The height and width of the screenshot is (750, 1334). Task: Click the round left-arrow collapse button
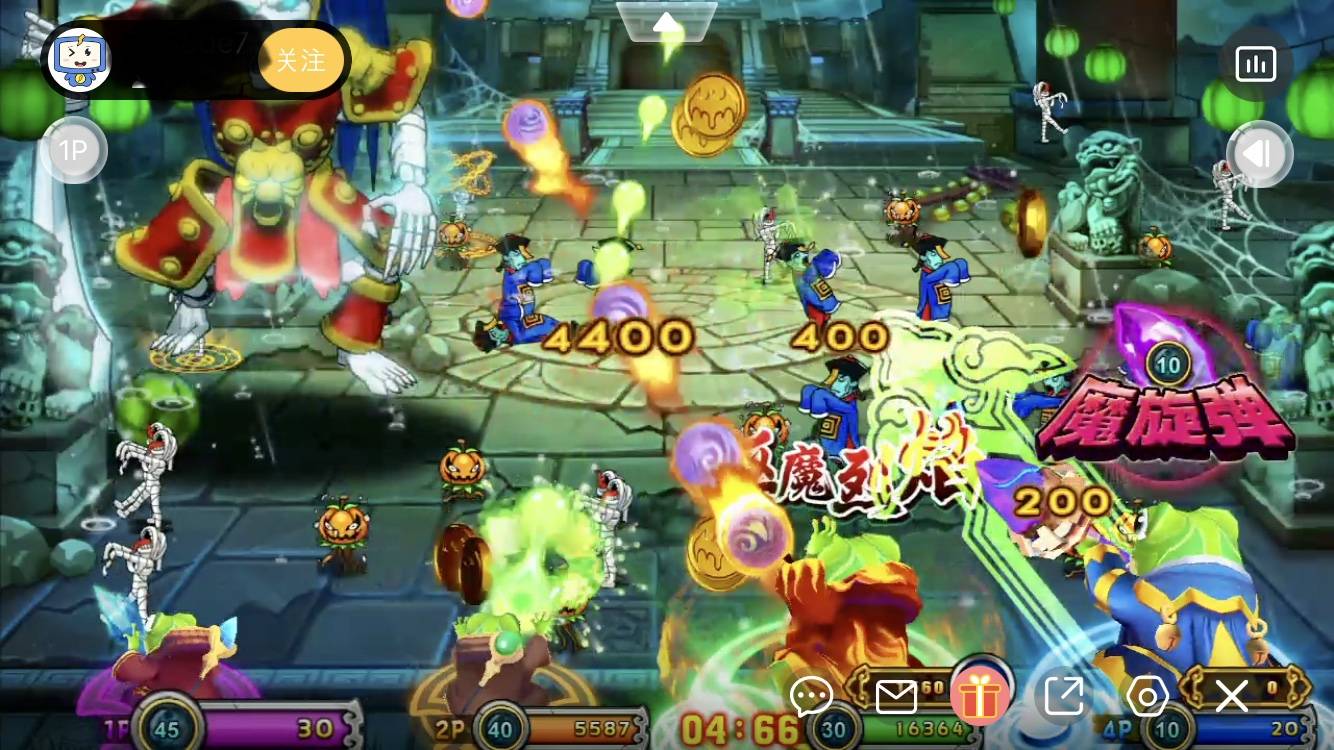tap(1259, 153)
